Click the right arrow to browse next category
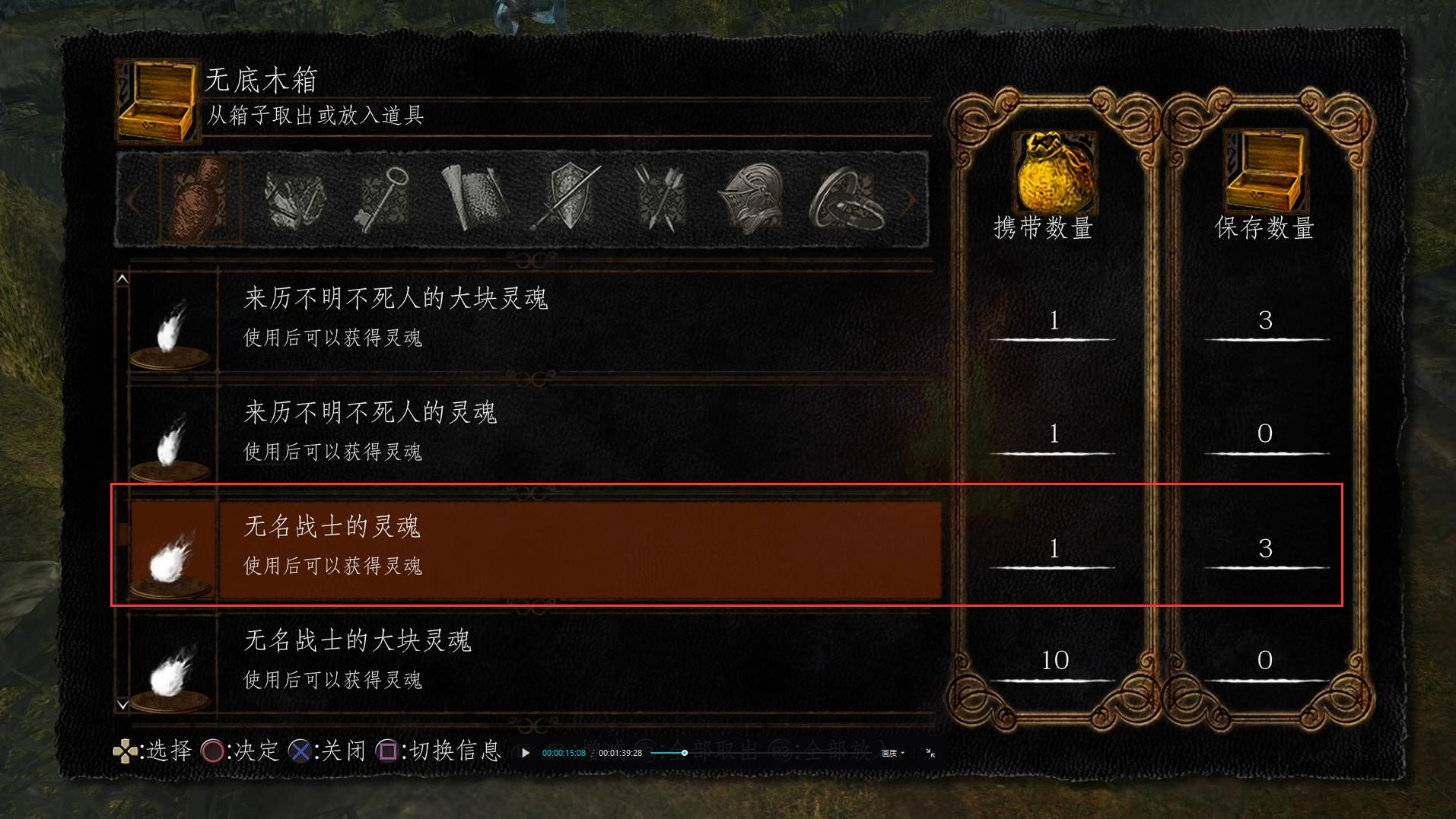Screen dimensions: 1456x819 [911, 200]
